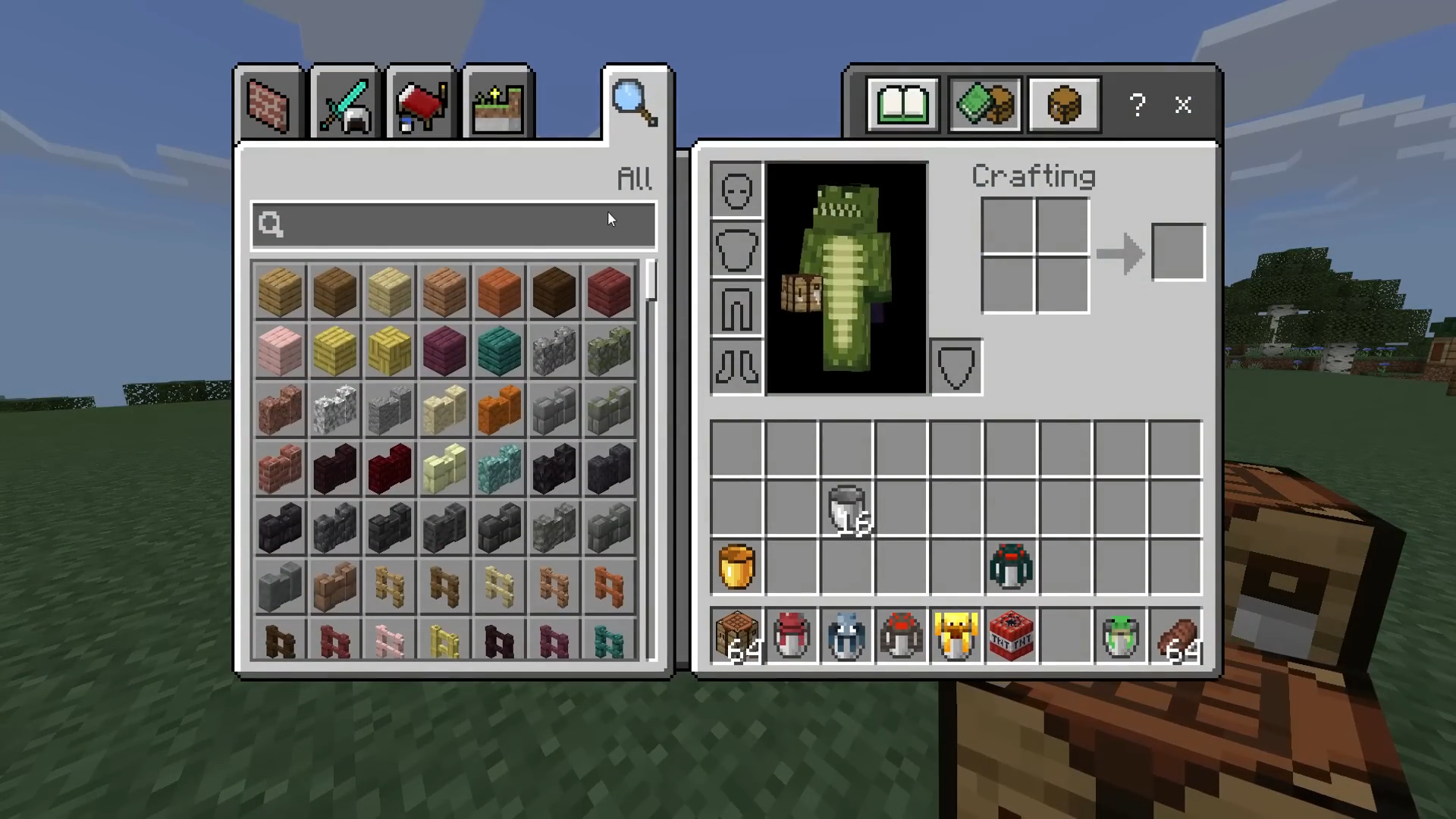Image resolution: width=1456 pixels, height=819 pixels.
Task: Grab the honey bottle in the inventory
Action: coord(736,566)
